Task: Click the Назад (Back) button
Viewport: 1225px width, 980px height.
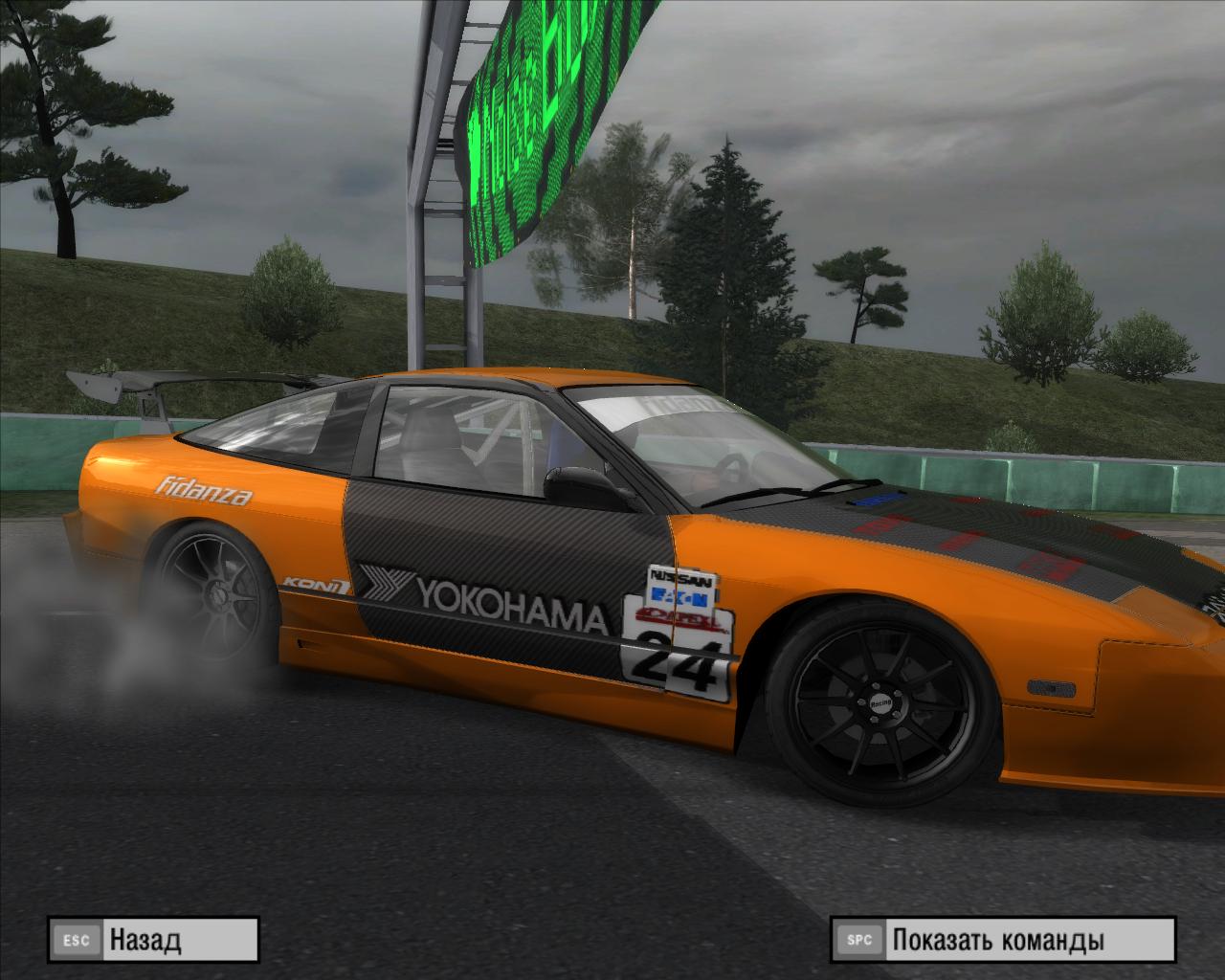Action: 153,939
